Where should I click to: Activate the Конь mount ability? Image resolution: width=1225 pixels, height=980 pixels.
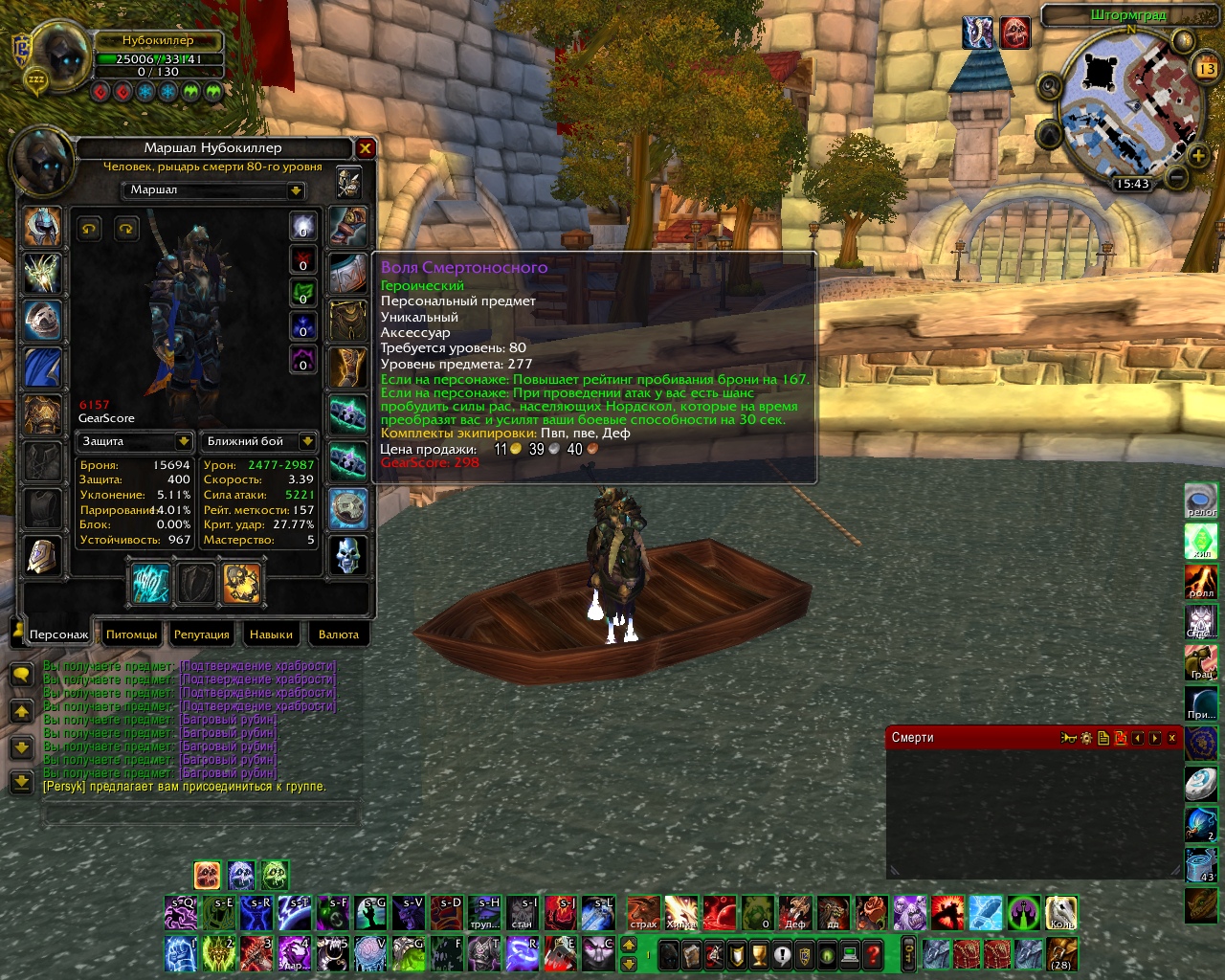click(1060, 913)
